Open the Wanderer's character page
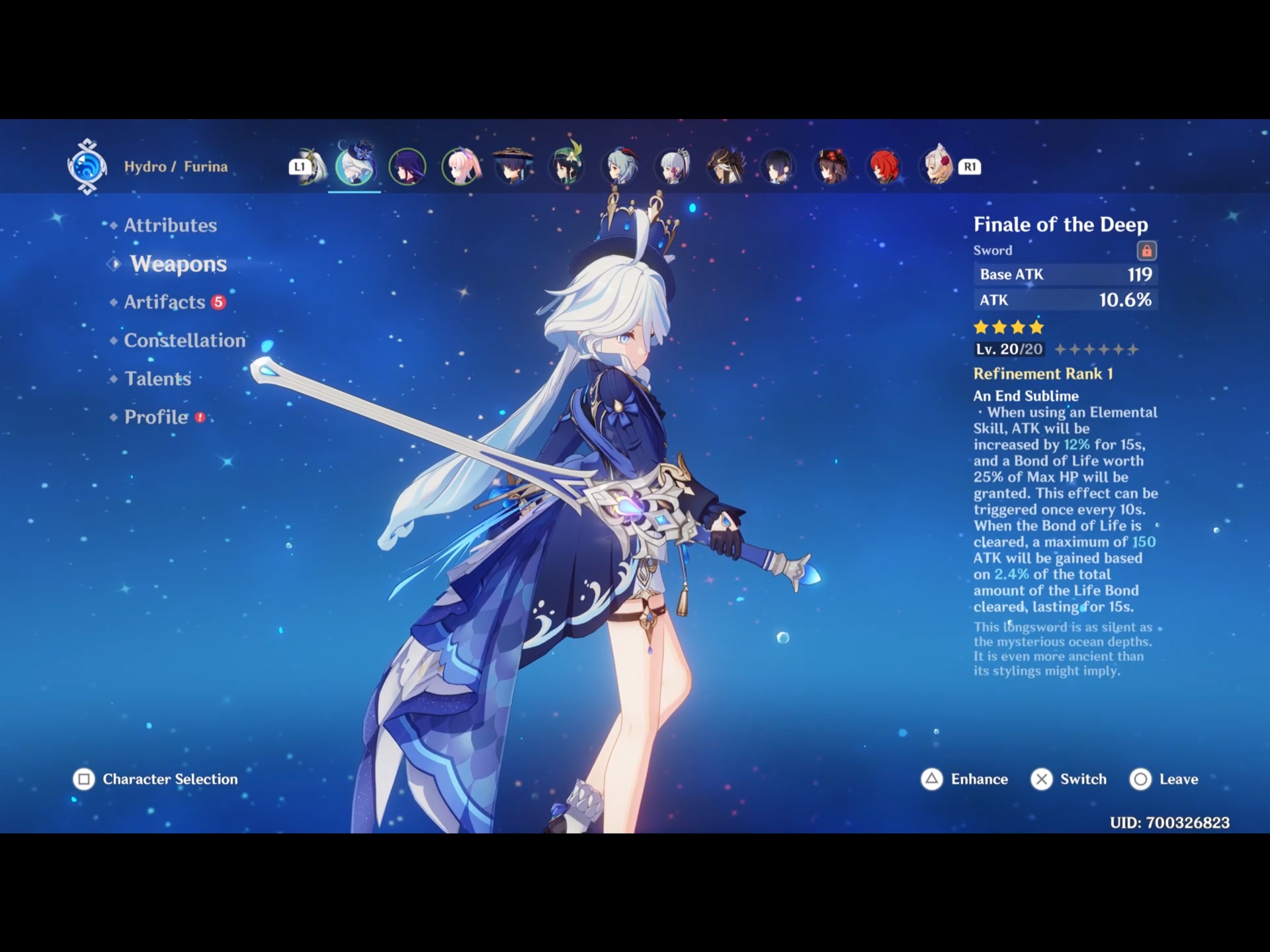The image size is (1270, 952). pos(513,167)
